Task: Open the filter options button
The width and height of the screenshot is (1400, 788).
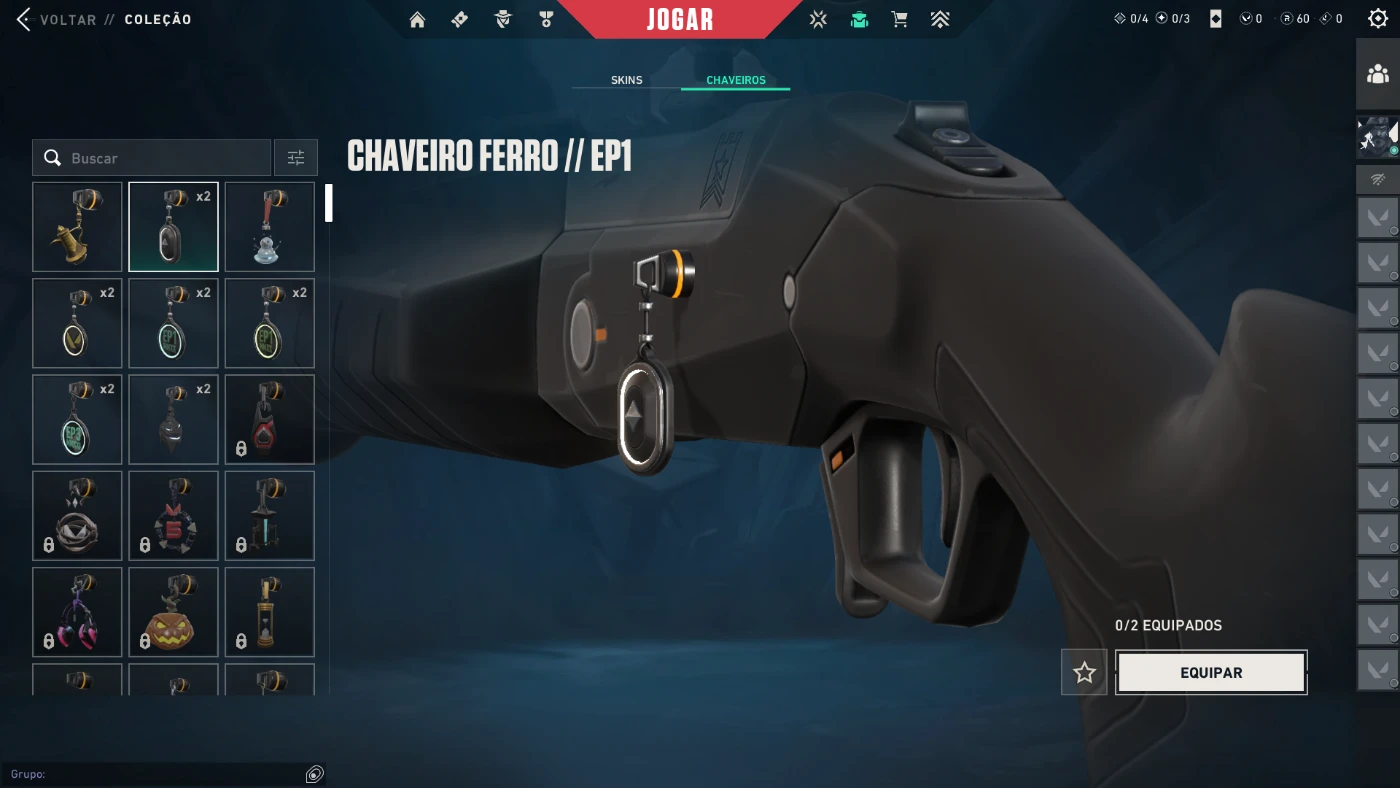Action: [296, 158]
